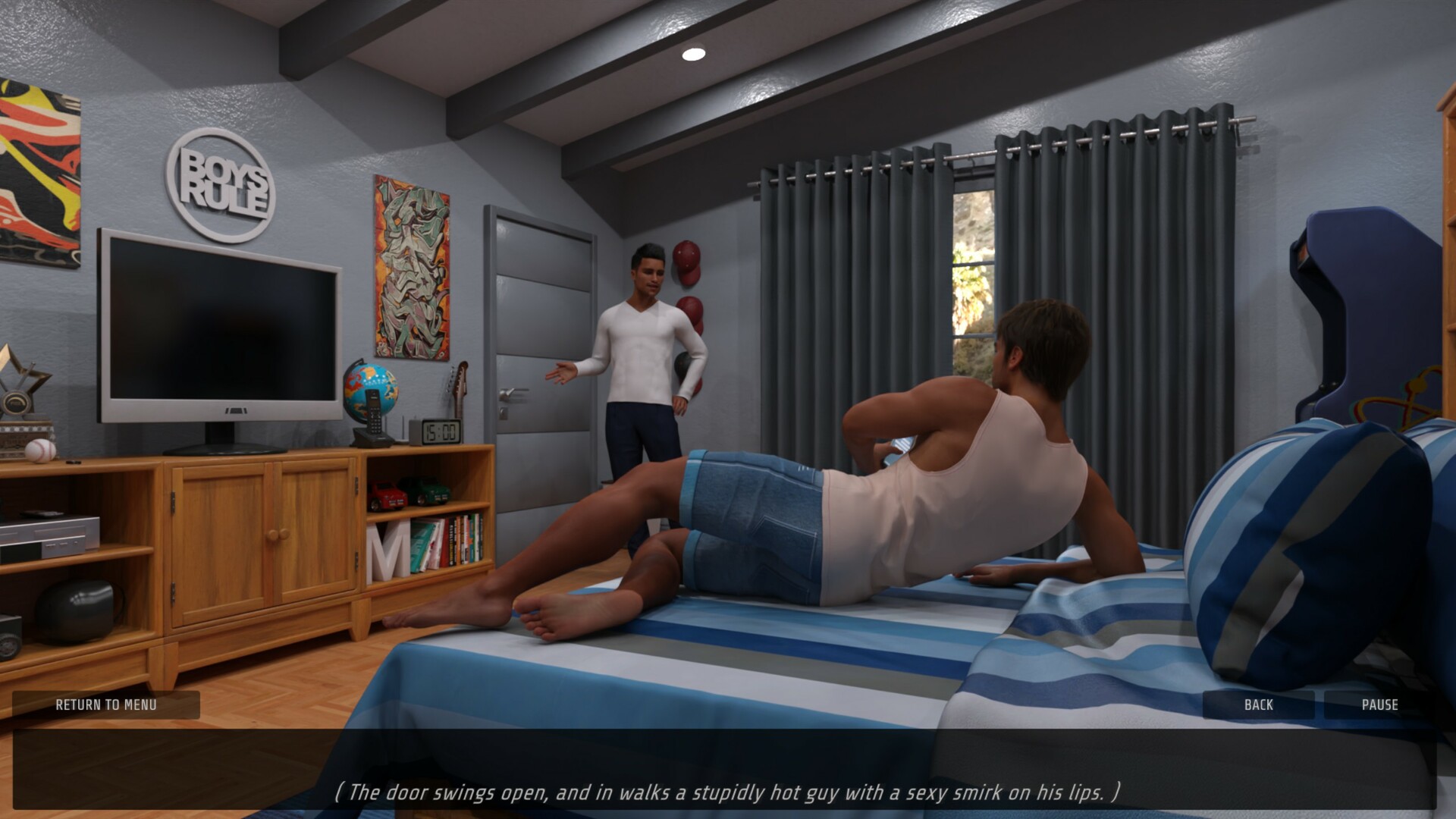Click the RETURN TO MENU button

pos(106,705)
